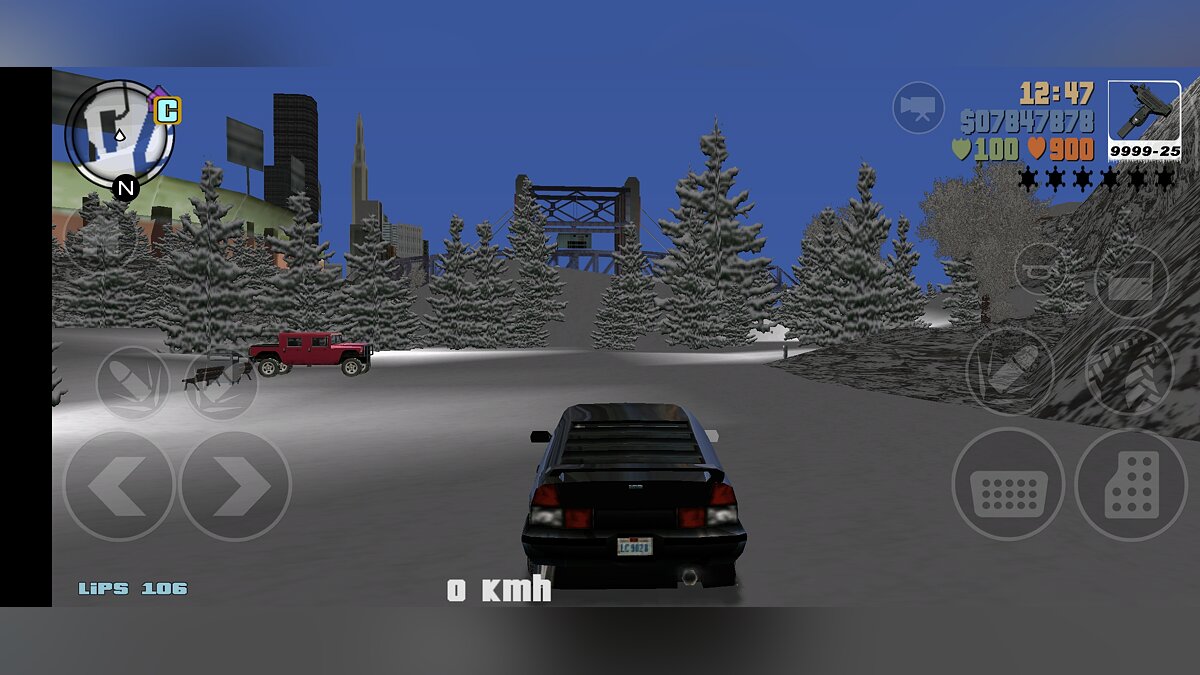Image resolution: width=1200 pixels, height=675 pixels.
Task: Shoot with the bullet button beside the handbrake
Action: point(1009,371)
